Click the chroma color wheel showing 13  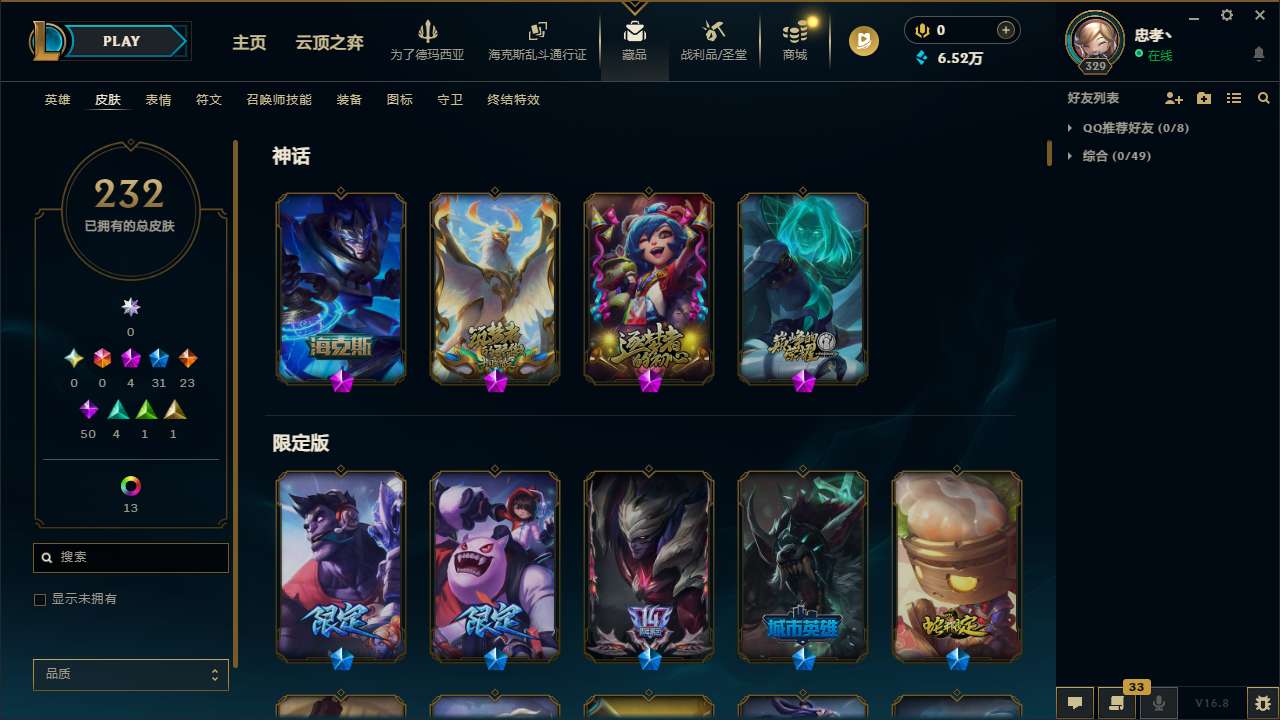click(x=130, y=483)
